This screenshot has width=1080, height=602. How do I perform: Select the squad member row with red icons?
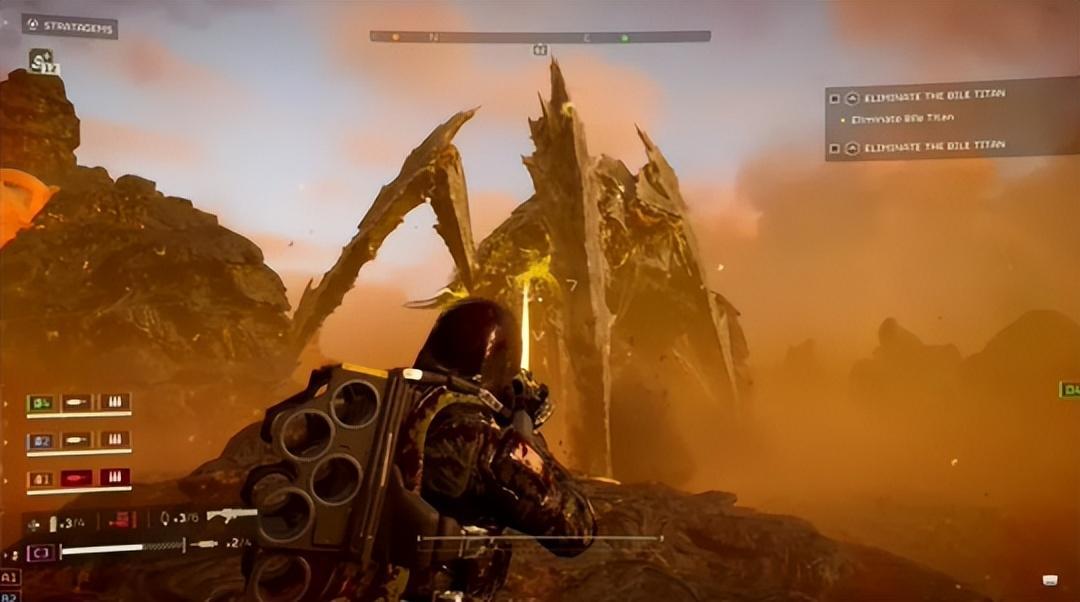coord(79,478)
